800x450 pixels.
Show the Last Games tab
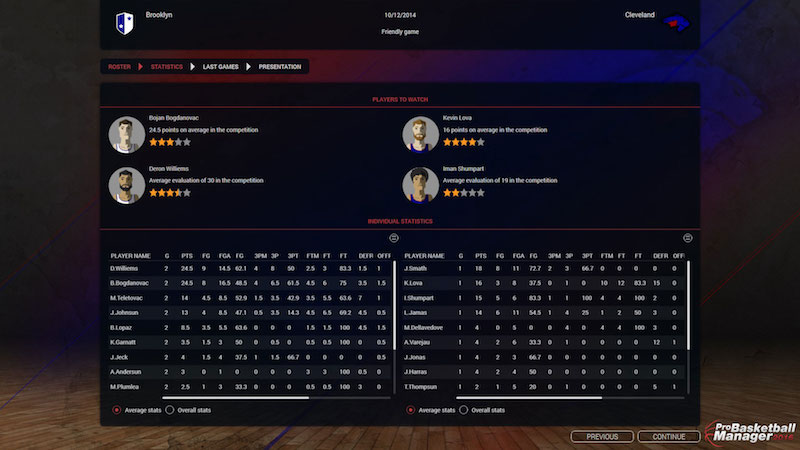[x=220, y=67]
